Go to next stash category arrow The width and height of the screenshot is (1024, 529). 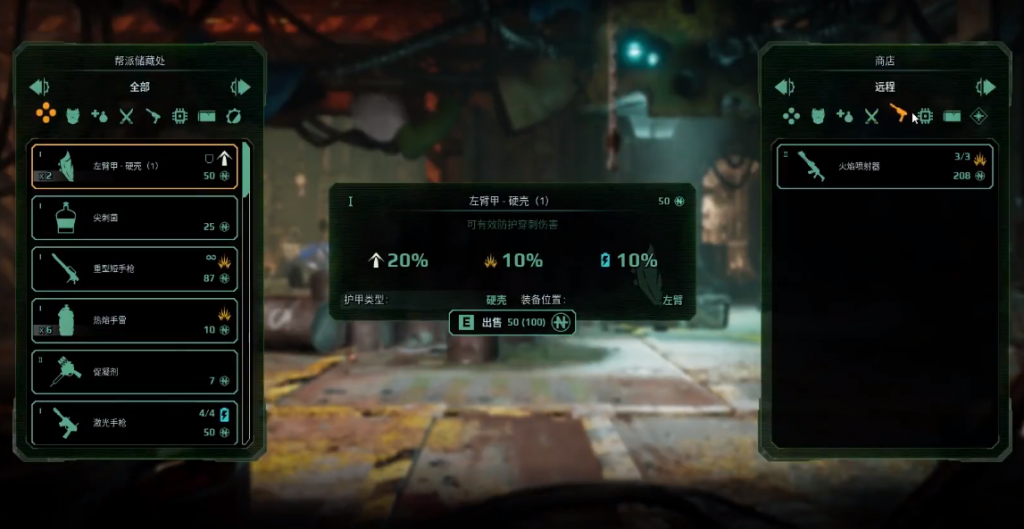pos(240,87)
